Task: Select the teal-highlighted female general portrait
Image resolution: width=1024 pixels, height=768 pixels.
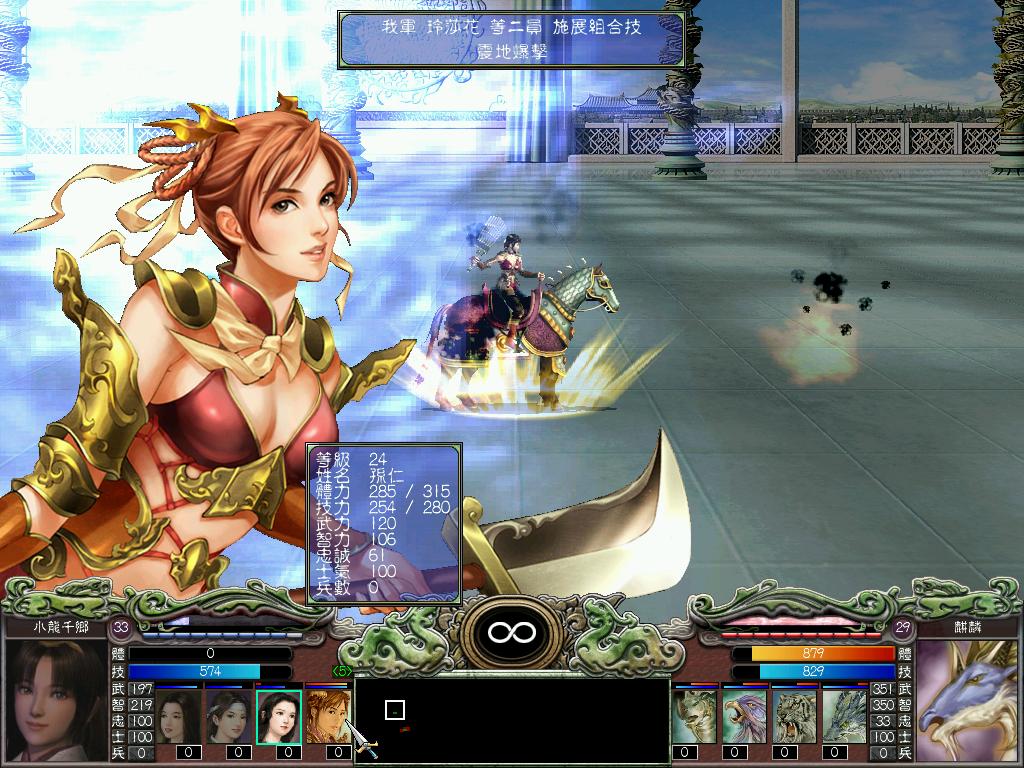Action: pyautogui.click(x=278, y=716)
